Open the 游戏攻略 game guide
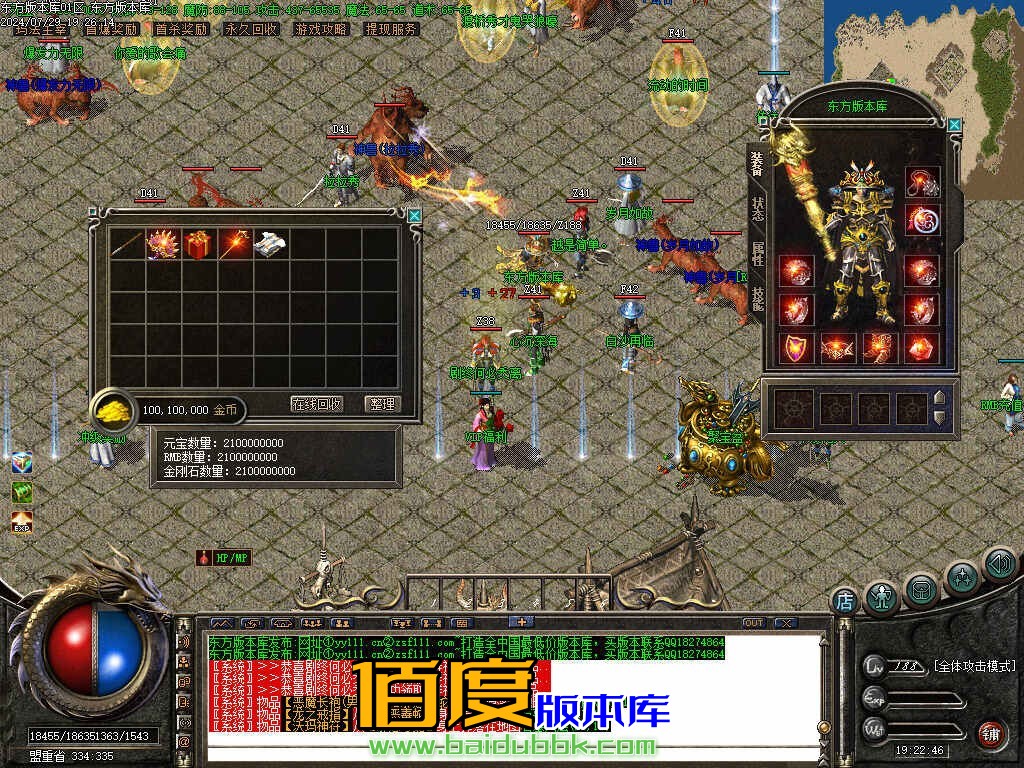The height and width of the screenshot is (768, 1024). click(x=321, y=29)
